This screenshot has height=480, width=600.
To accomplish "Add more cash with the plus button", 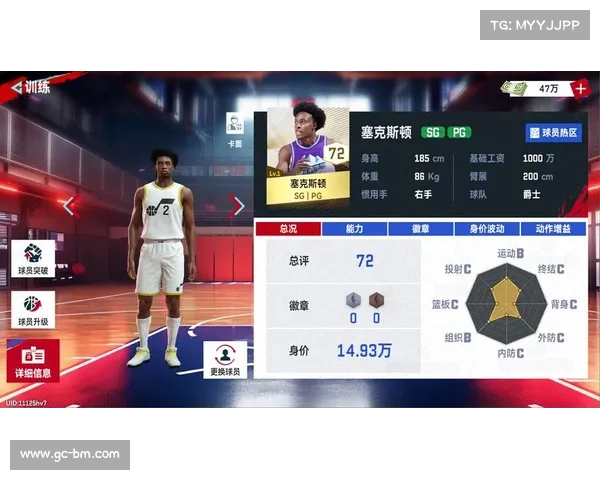I will point(582,88).
